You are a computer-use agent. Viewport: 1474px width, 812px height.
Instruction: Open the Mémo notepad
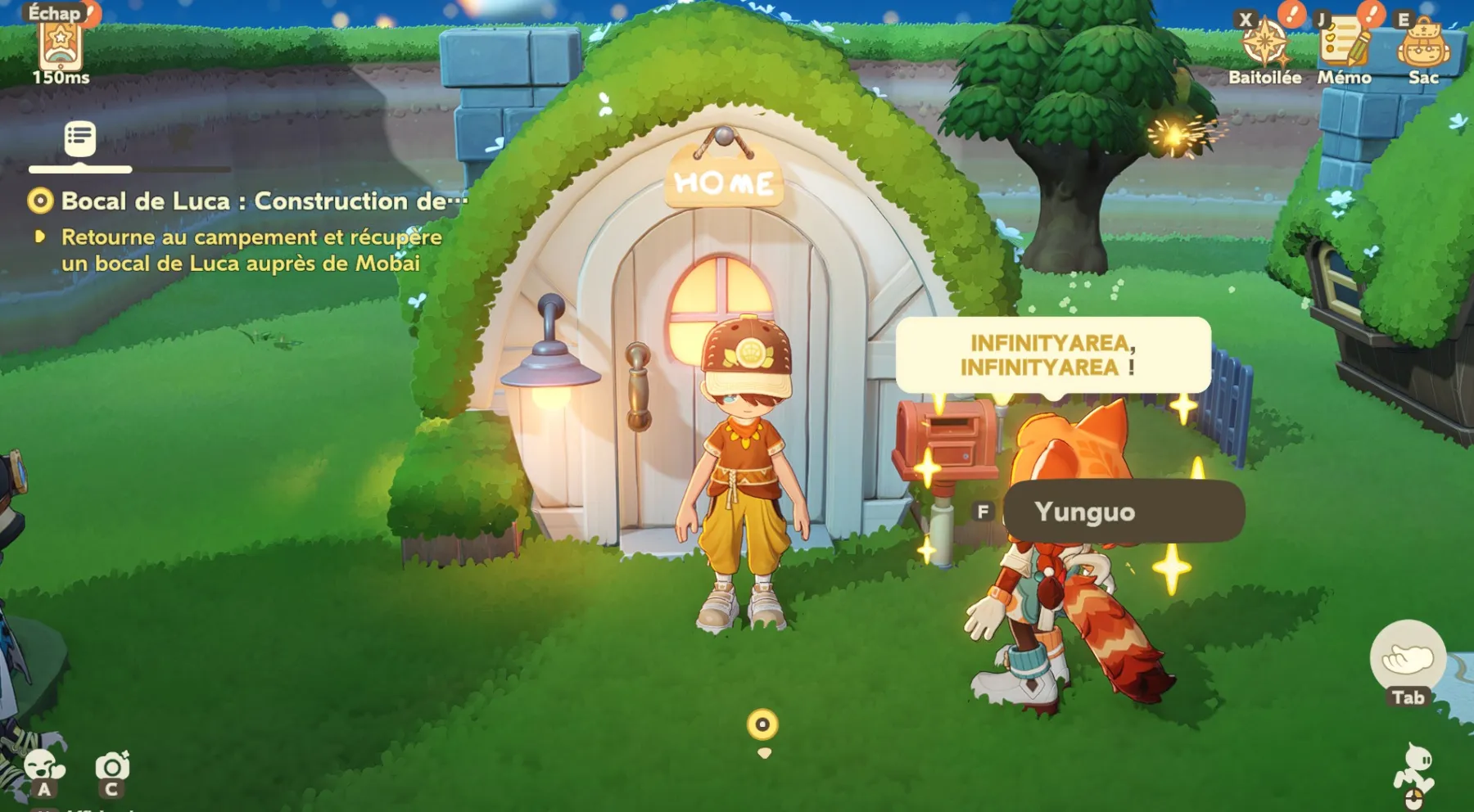[x=1343, y=45]
